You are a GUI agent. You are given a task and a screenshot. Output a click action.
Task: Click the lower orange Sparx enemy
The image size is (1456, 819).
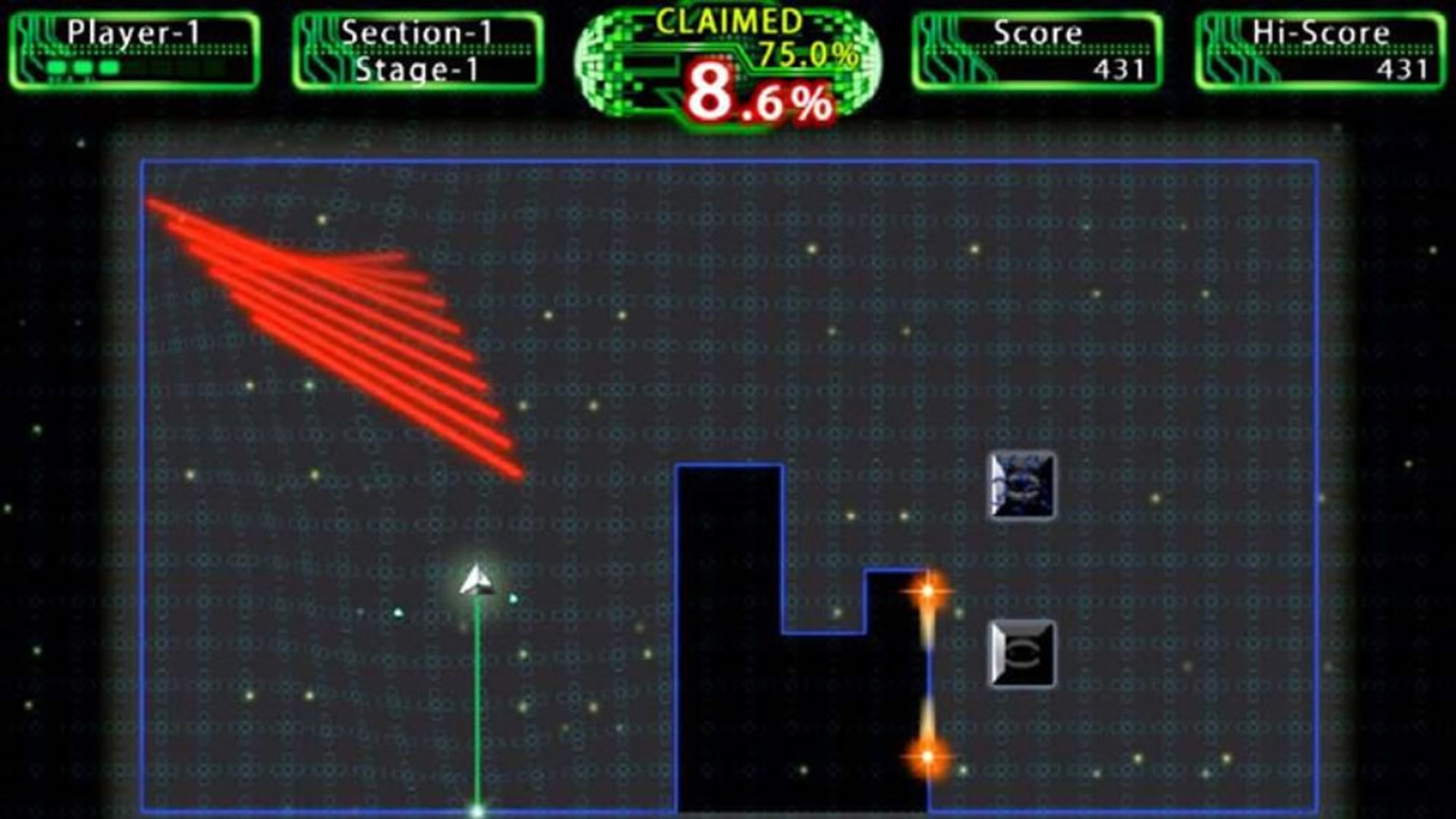tap(928, 756)
